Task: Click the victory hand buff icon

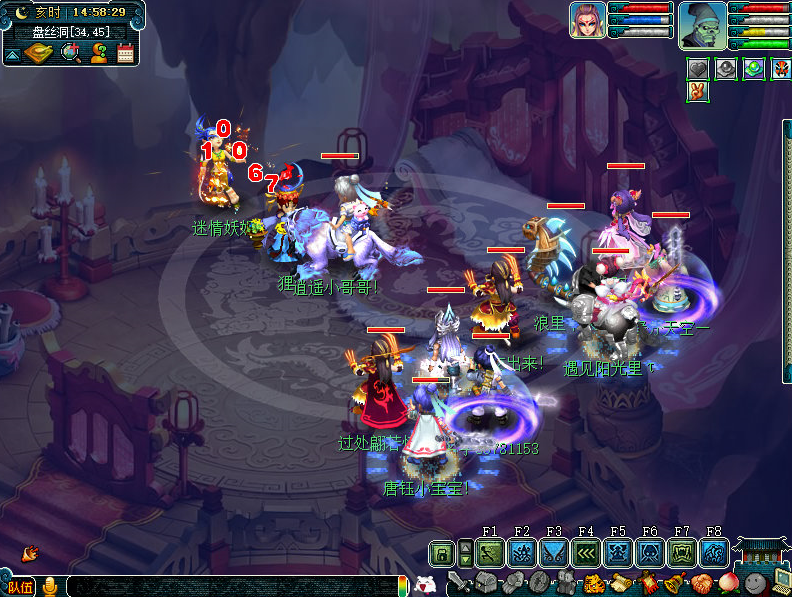Action: point(697,92)
